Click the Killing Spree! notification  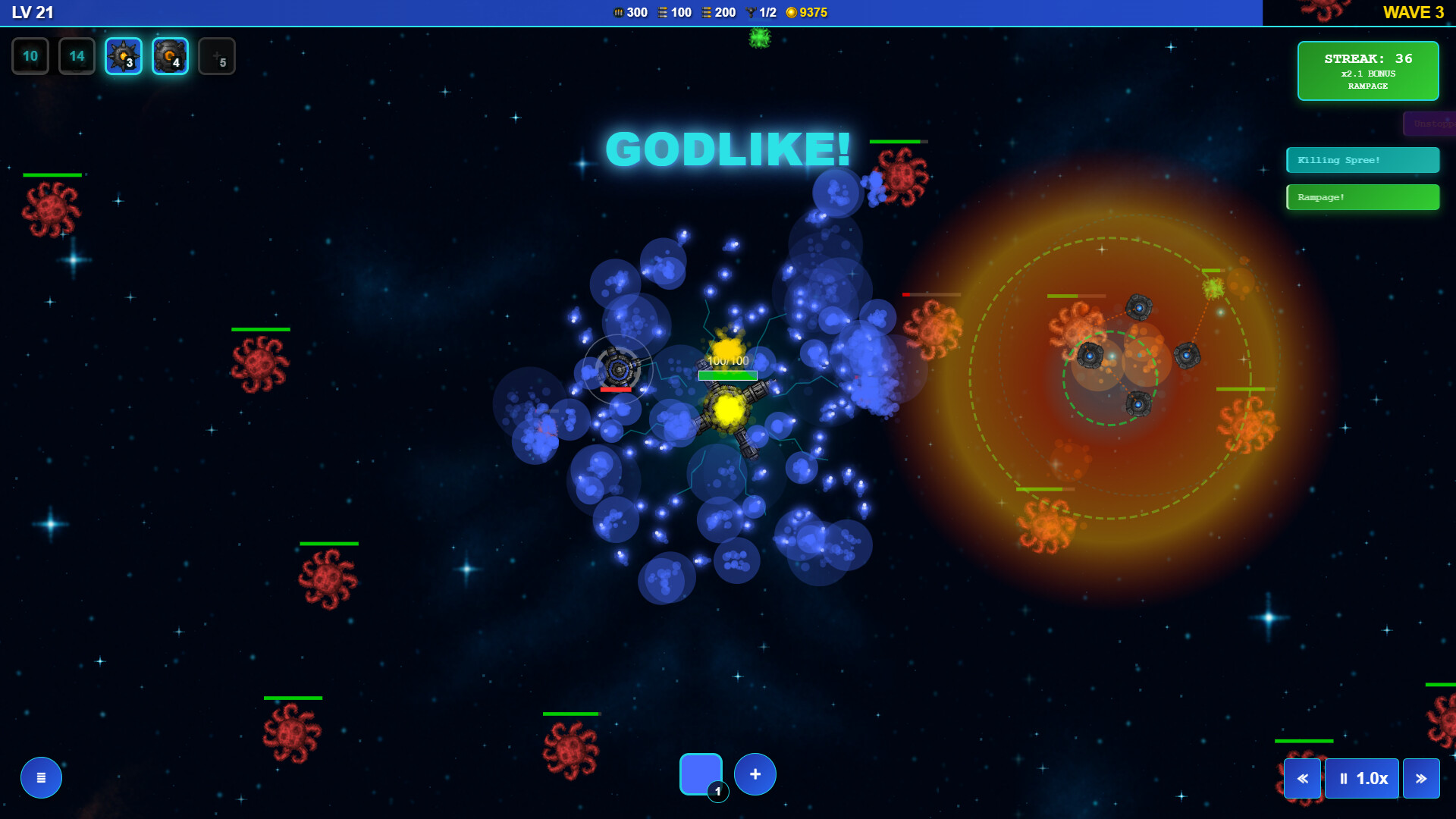pyautogui.click(x=1362, y=159)
